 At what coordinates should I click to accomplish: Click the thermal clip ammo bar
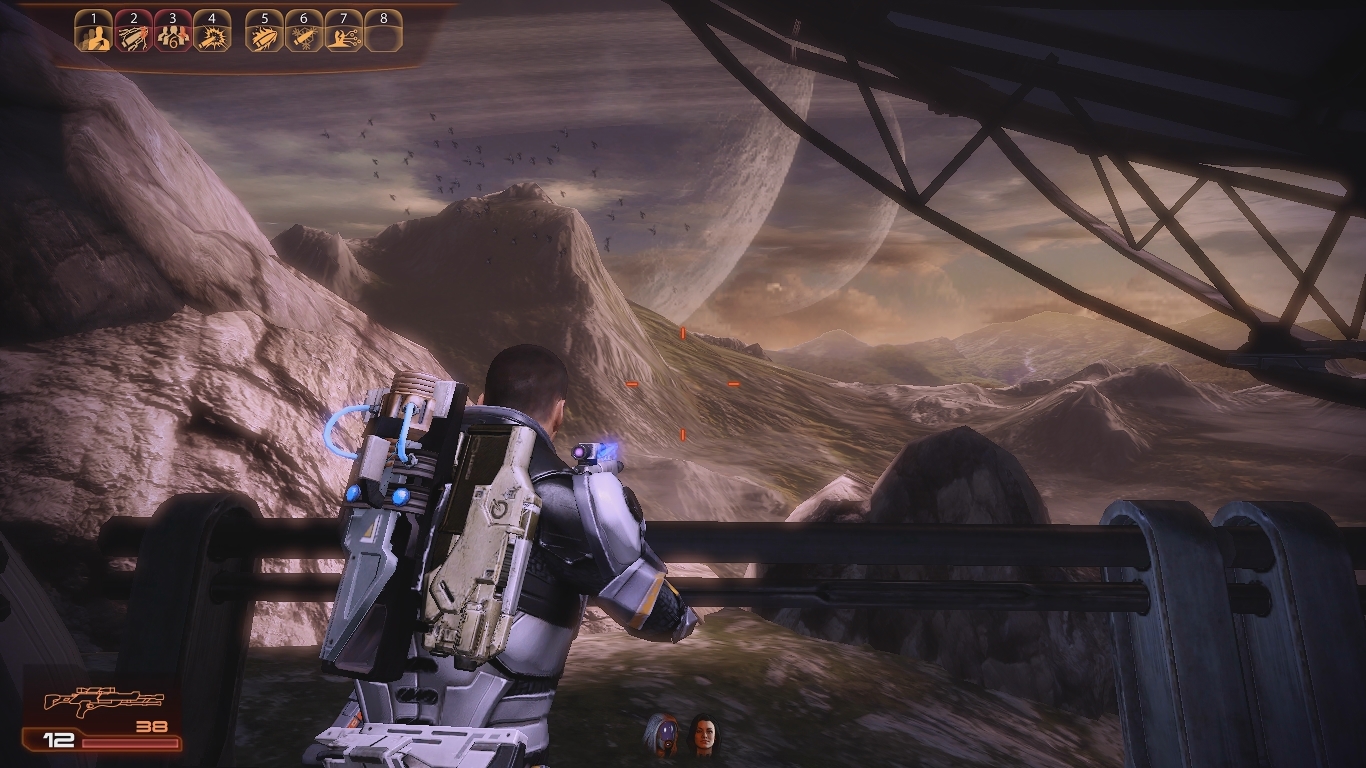click(x=130, y=742)
